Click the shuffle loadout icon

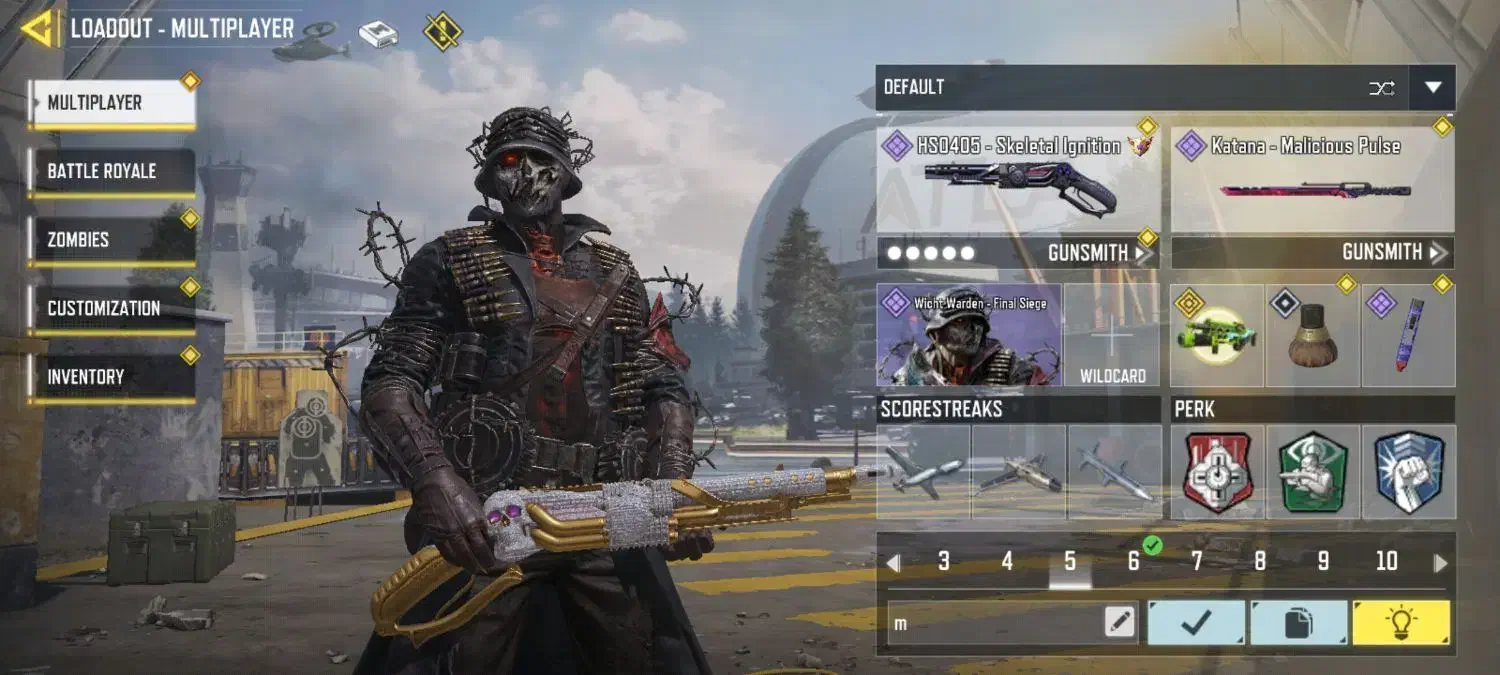[x=1381, y=88]
